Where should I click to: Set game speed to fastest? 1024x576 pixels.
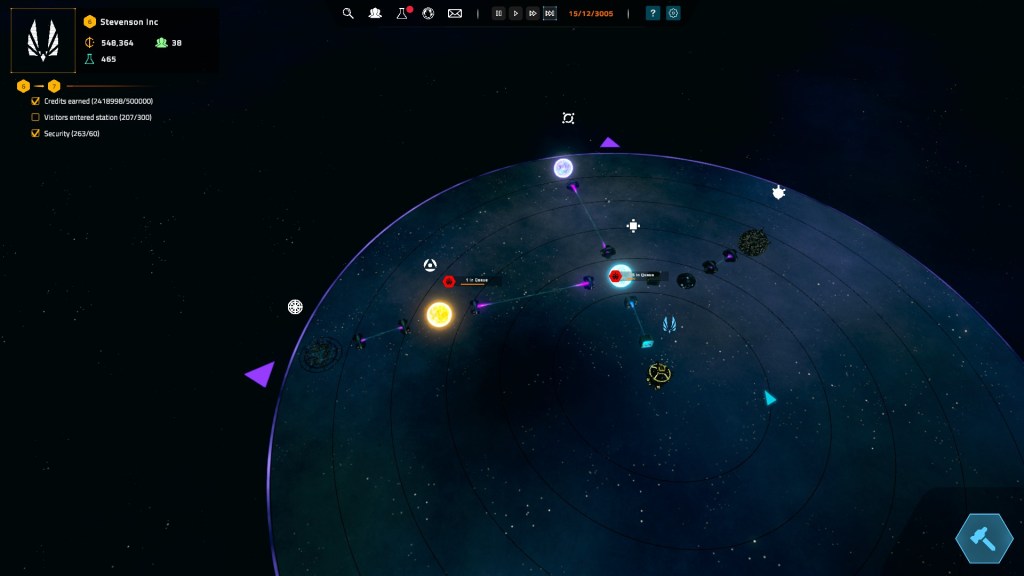(x=549, y=13)
